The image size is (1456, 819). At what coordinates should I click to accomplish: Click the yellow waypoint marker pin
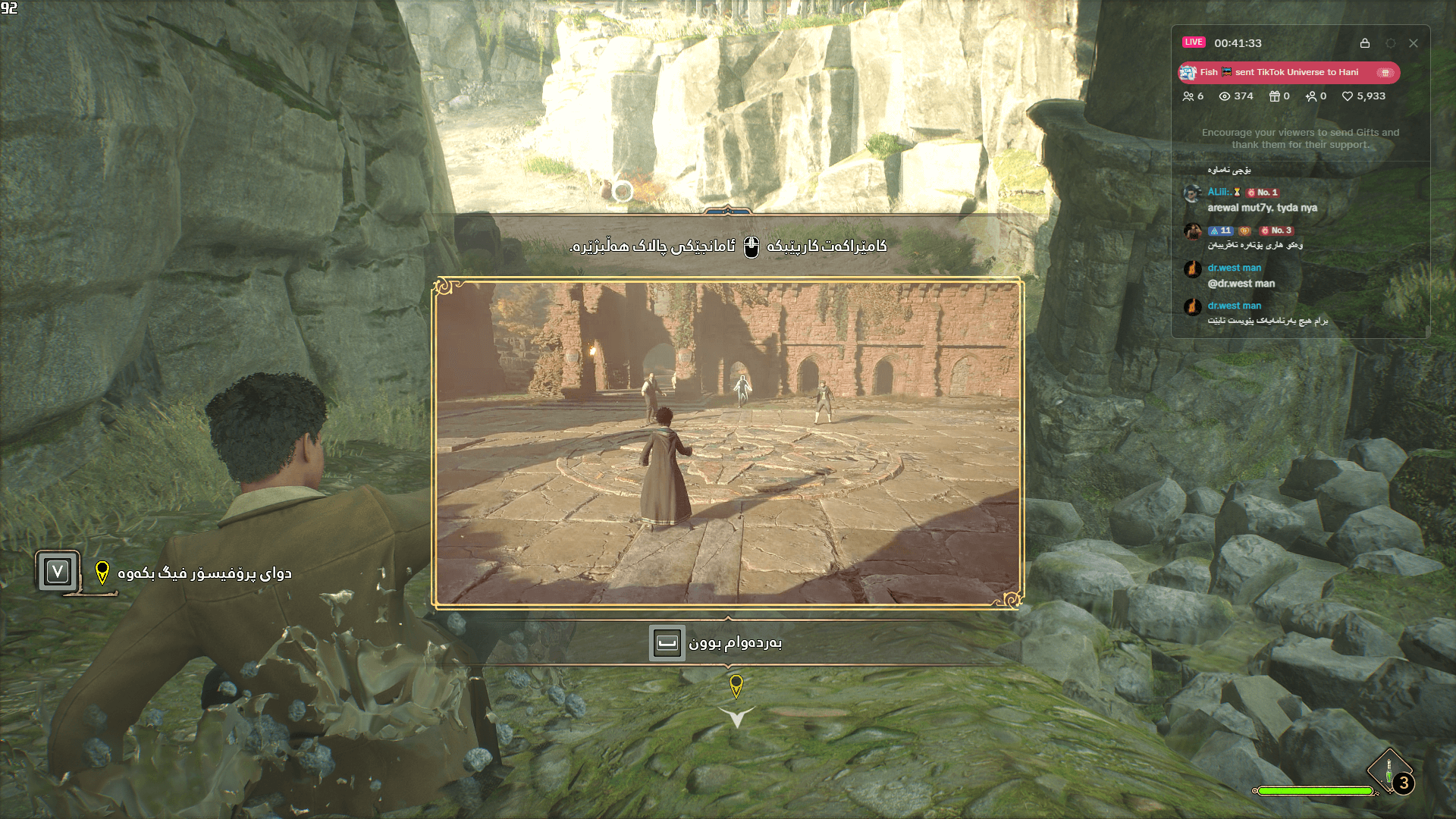click(737, 685)
